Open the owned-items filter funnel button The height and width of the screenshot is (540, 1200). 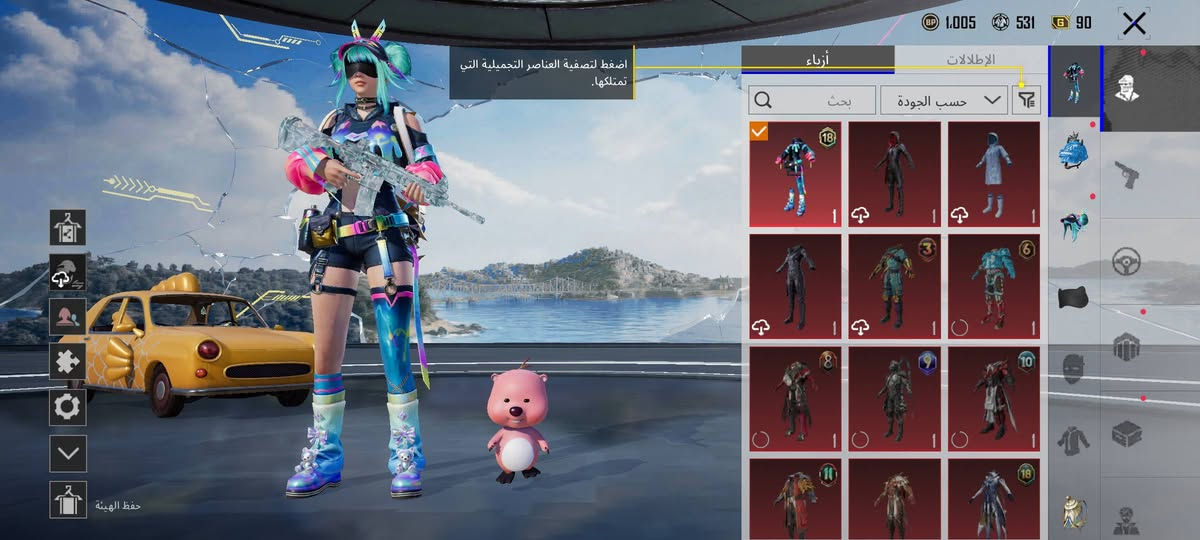point(1026,100)
